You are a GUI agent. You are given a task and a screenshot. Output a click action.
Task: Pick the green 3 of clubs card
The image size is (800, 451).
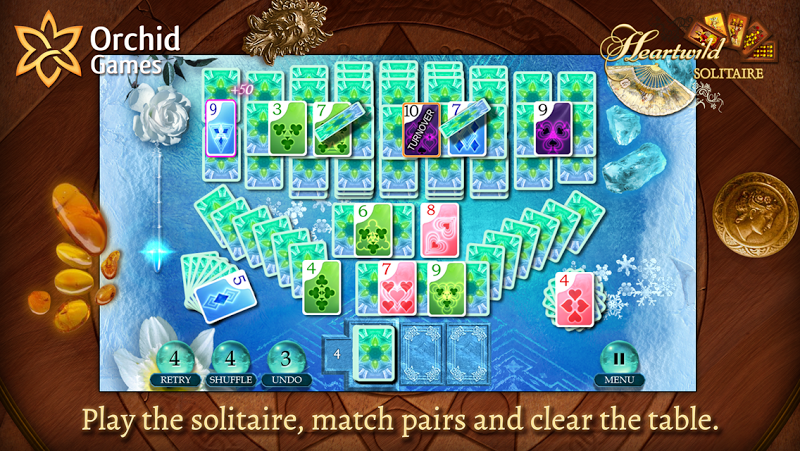click(287, 128)
